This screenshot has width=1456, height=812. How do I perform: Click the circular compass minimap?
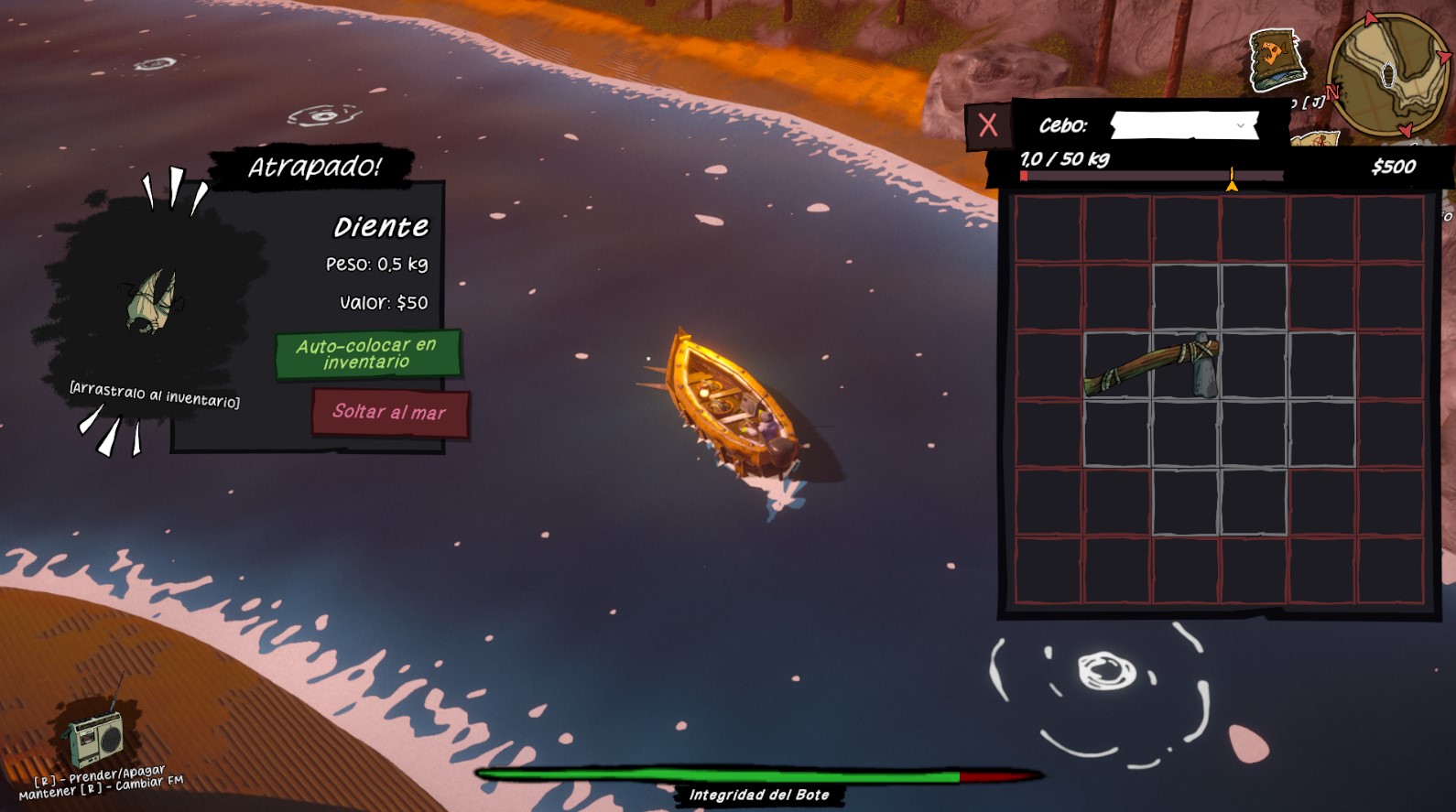(x=1388, y=73)
